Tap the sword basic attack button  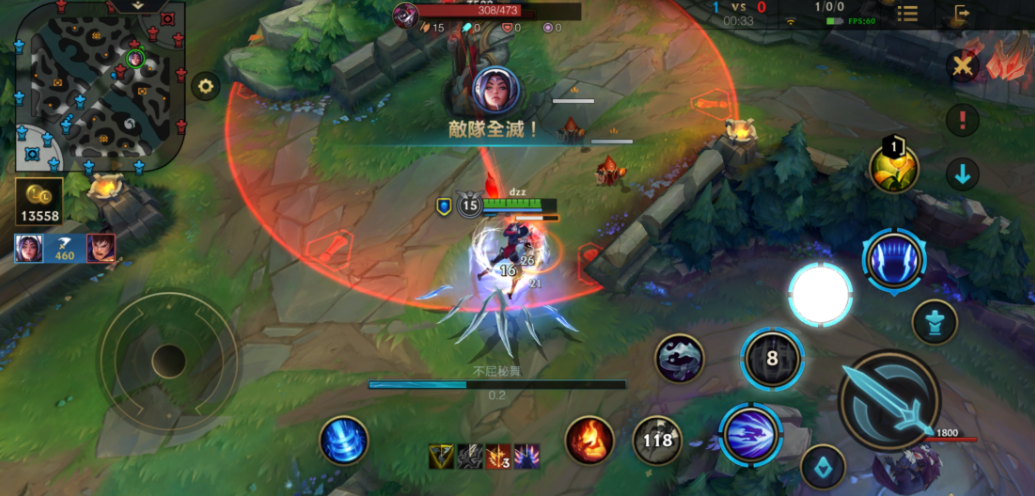click(888, 399)
